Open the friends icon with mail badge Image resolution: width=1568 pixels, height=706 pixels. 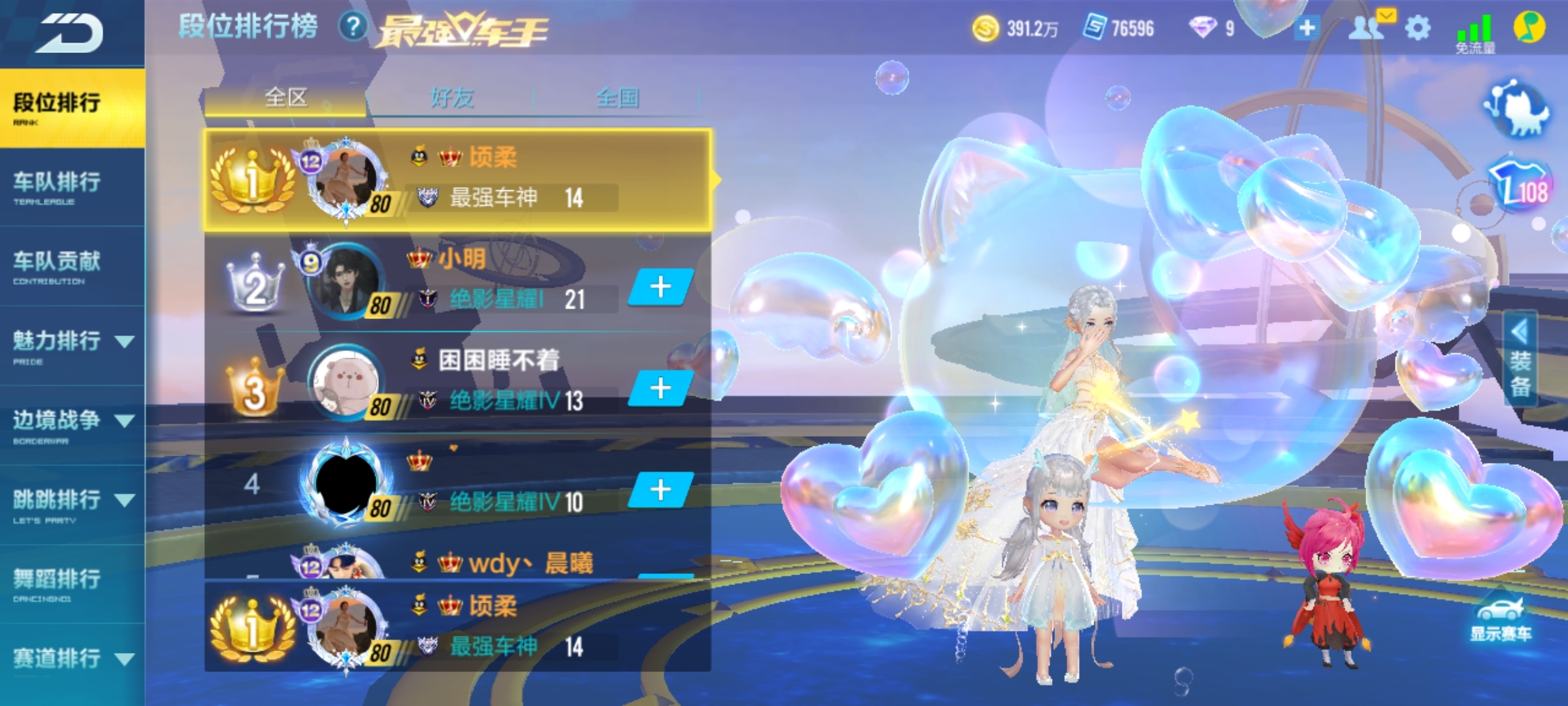(x=1367, y=27)
